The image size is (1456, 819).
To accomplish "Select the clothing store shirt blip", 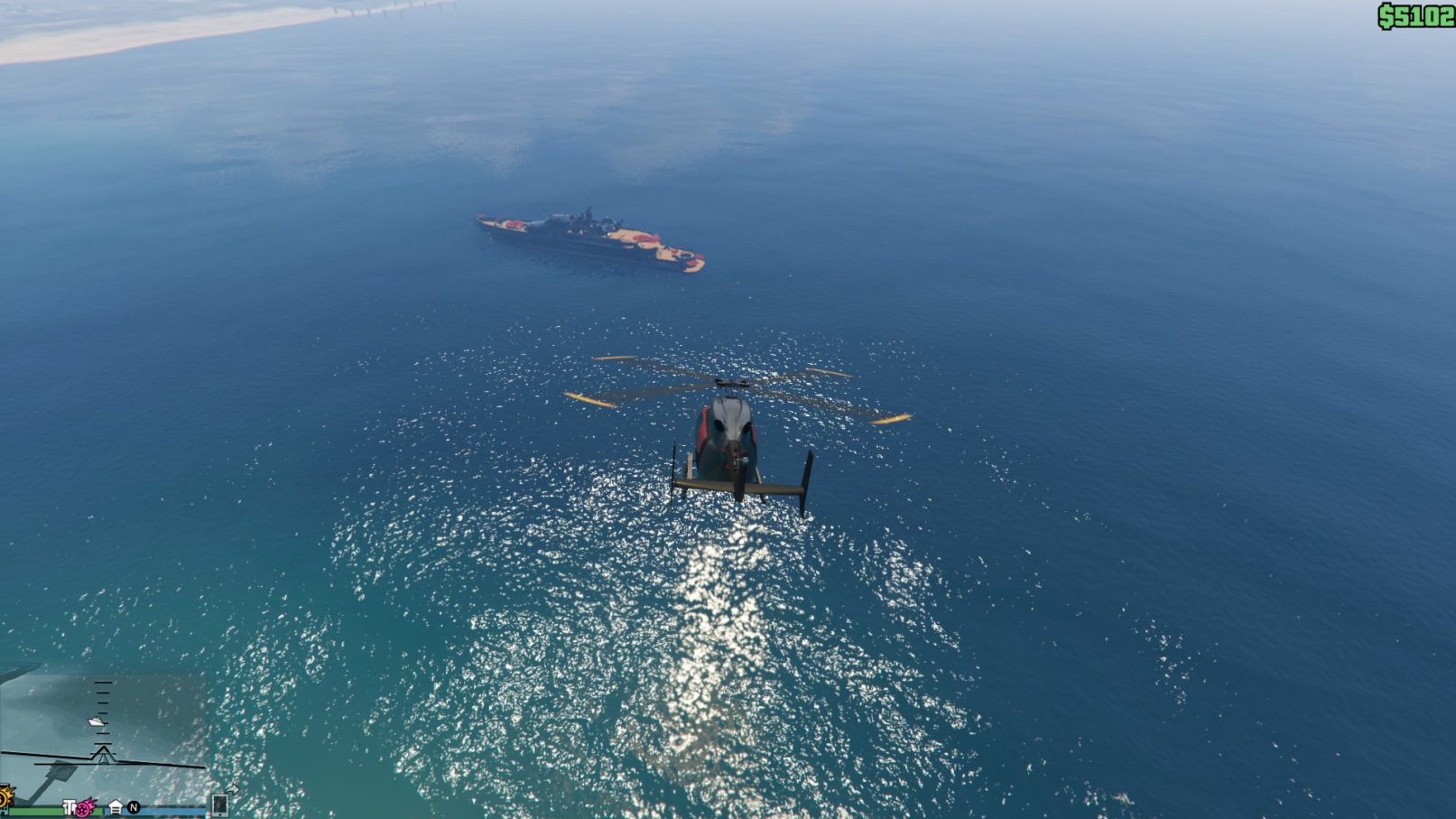I will (x=69, y=807).
